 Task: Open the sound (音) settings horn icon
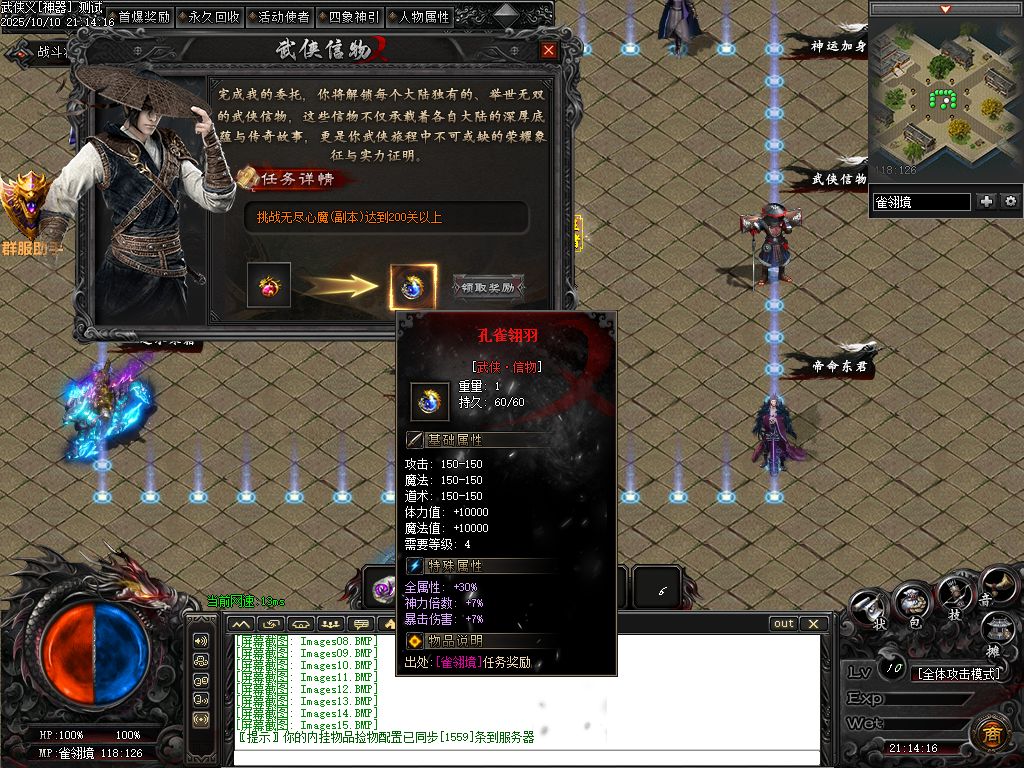[997, 586]
